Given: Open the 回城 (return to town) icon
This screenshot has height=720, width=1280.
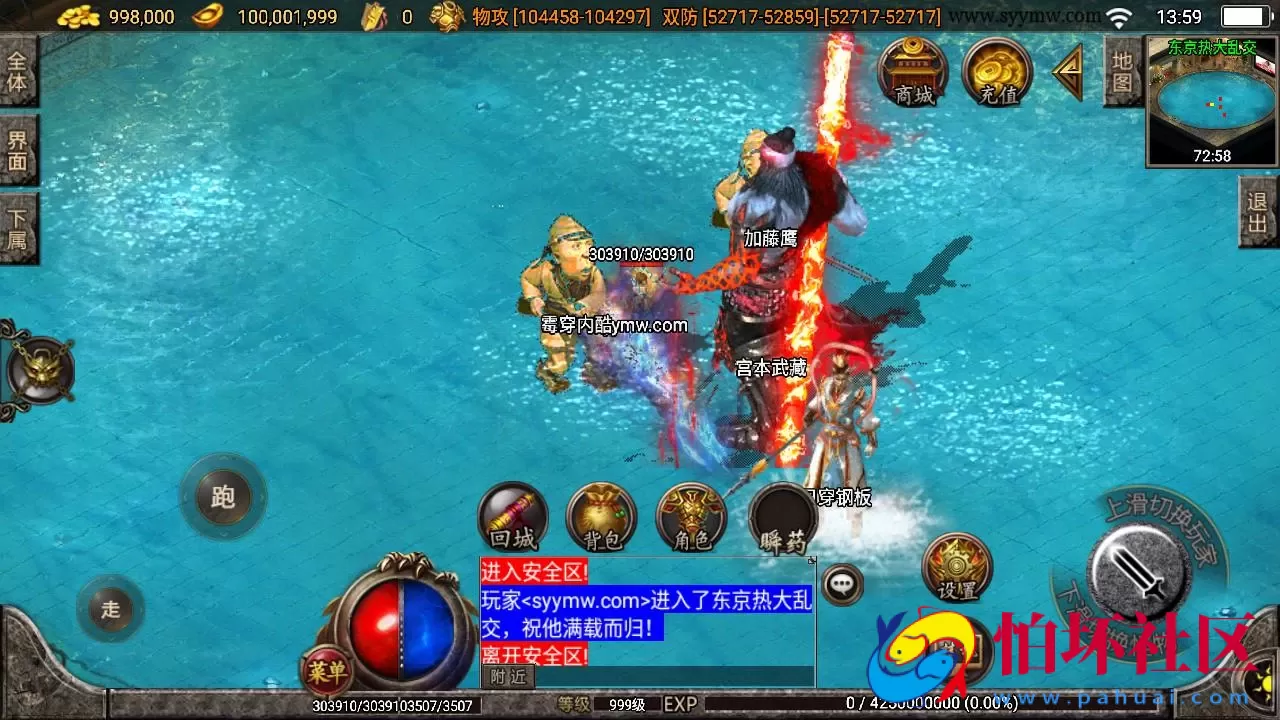Looking at the screenshot, I should tap(513, 518).
